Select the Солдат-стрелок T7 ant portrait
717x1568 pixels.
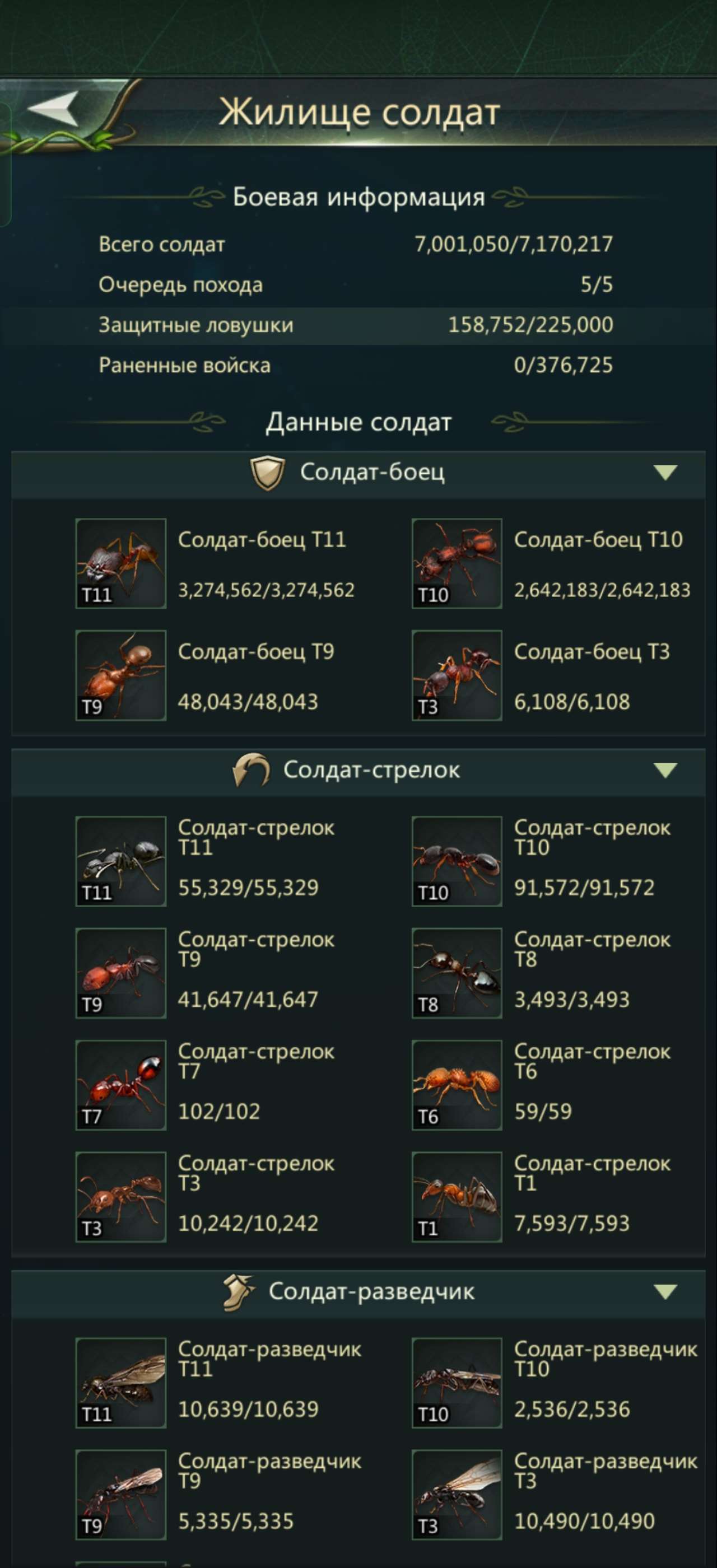tap(120, 1086)
